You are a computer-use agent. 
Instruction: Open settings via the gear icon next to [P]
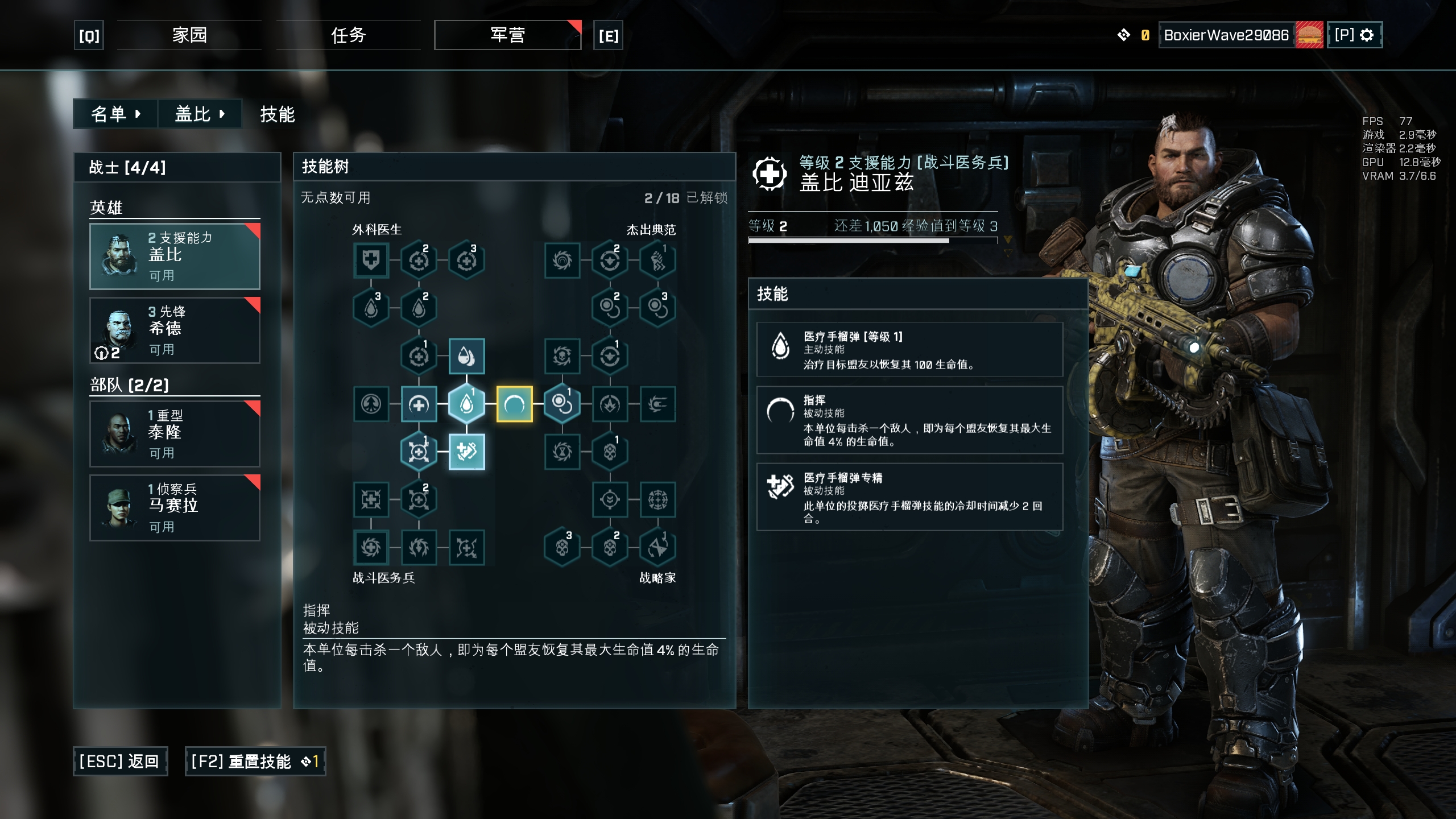[x=1371, y=35]
